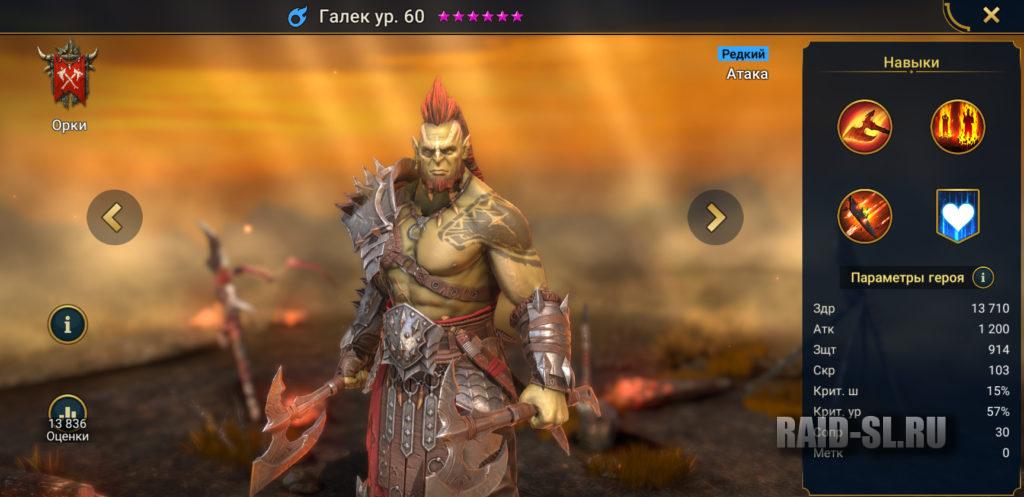Select the burning silhouettes skill icon
1024x497 pixels.
958,127
